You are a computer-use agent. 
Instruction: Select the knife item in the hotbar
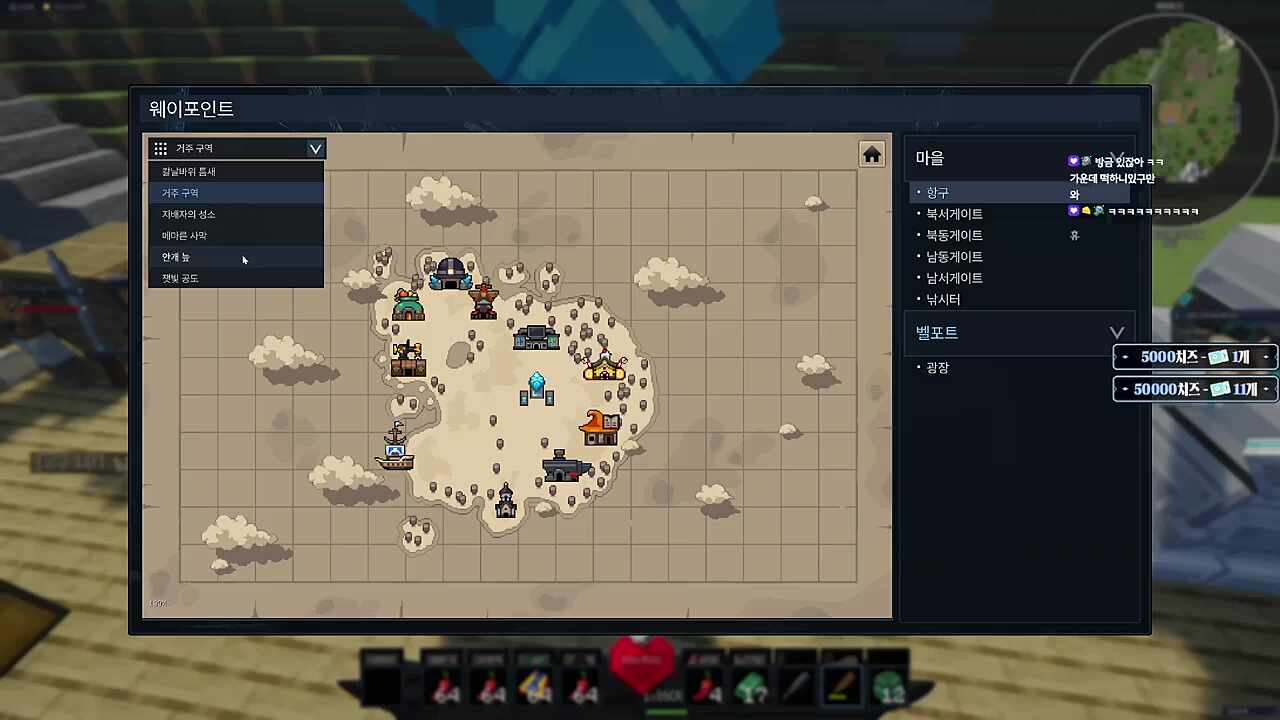pyautogui.click(x=795, y=684)
